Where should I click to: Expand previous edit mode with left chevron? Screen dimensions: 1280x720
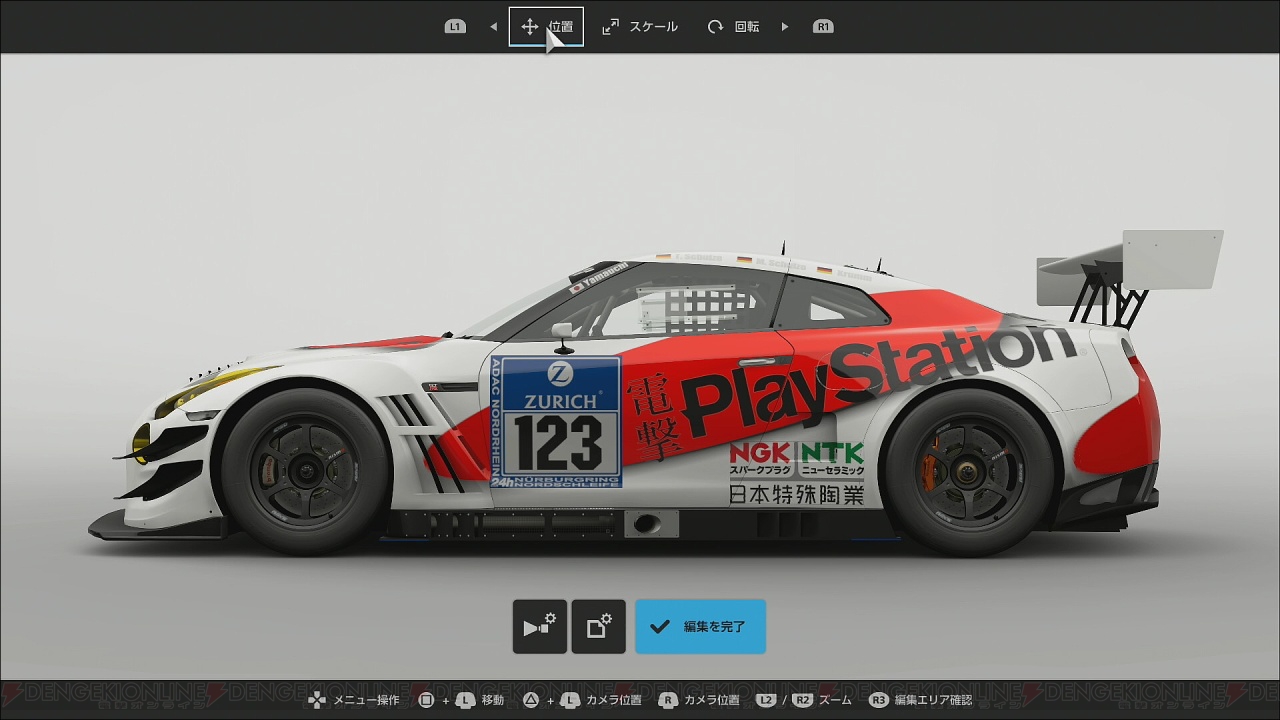click(493, 26)
